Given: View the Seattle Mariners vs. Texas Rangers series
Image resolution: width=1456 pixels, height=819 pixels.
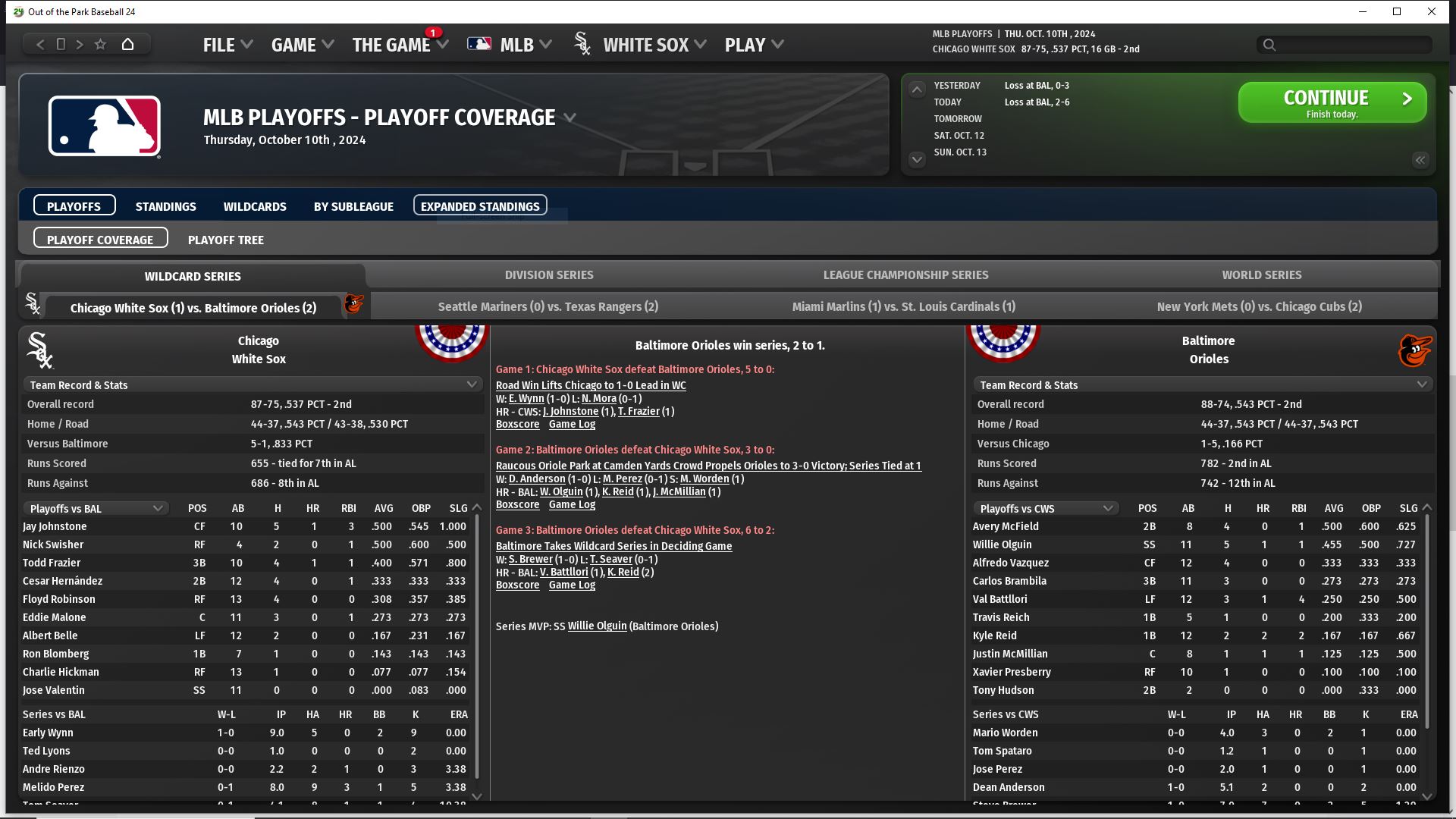Looking at the screenshot, I should (548, 307).
